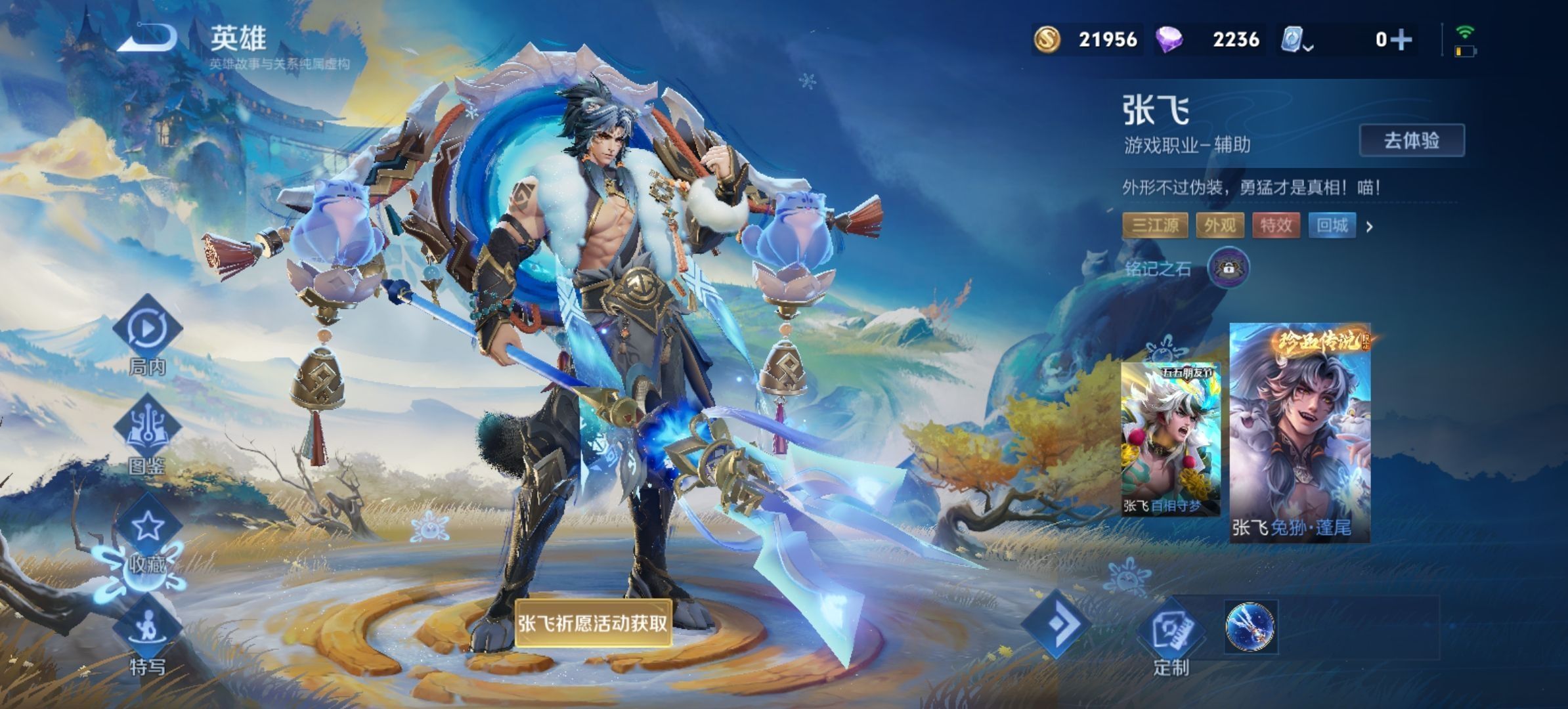1568x709 pixels.
Task: Select the 外观 appearance tag
Action: (x=1219, y=226)
